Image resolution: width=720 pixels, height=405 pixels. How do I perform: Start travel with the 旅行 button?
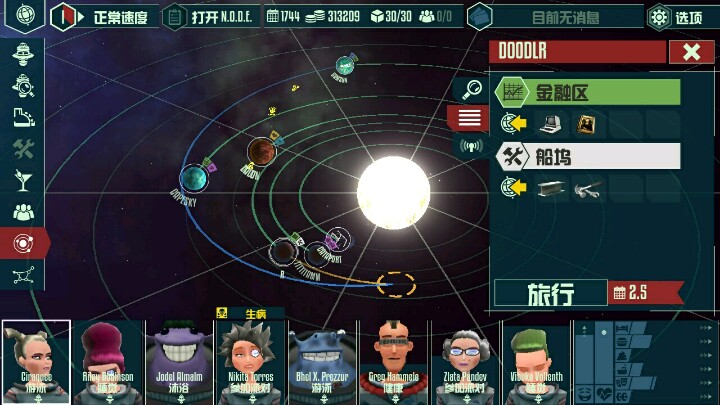[x=551, y=293]
